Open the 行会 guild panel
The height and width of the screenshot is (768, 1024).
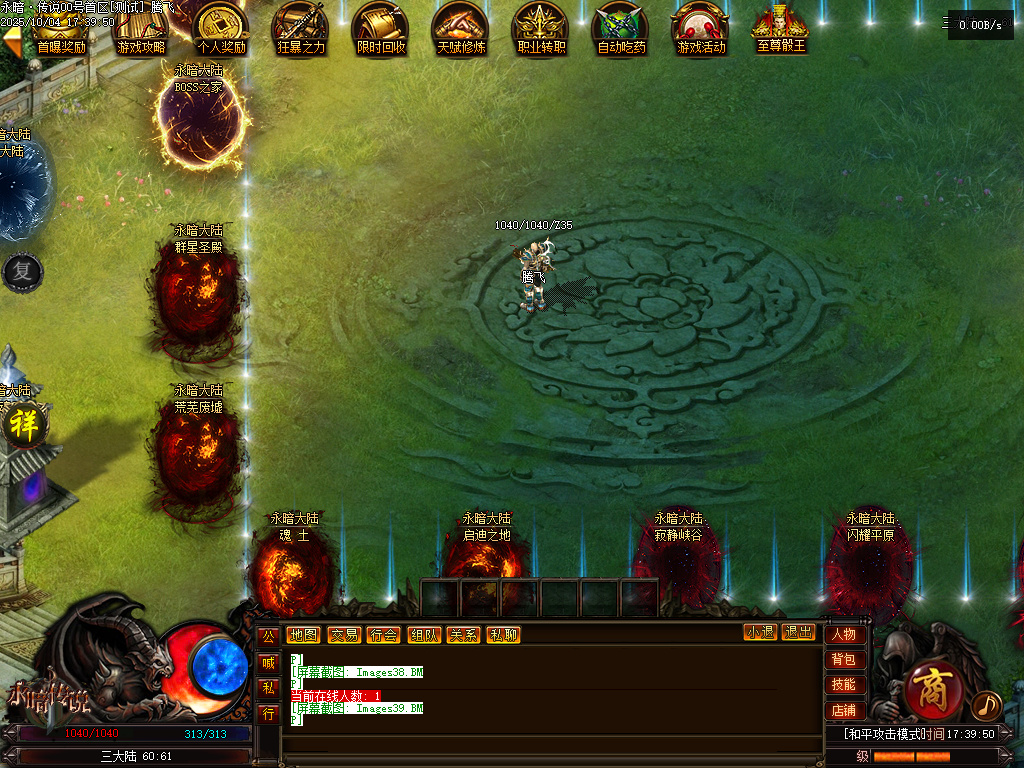click(383, 635)
